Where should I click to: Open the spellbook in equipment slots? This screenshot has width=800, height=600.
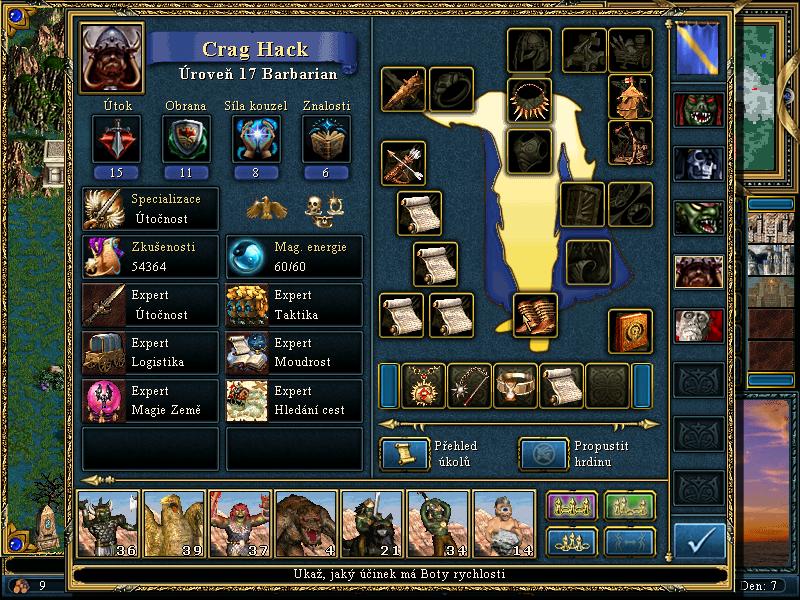point(631,331)
